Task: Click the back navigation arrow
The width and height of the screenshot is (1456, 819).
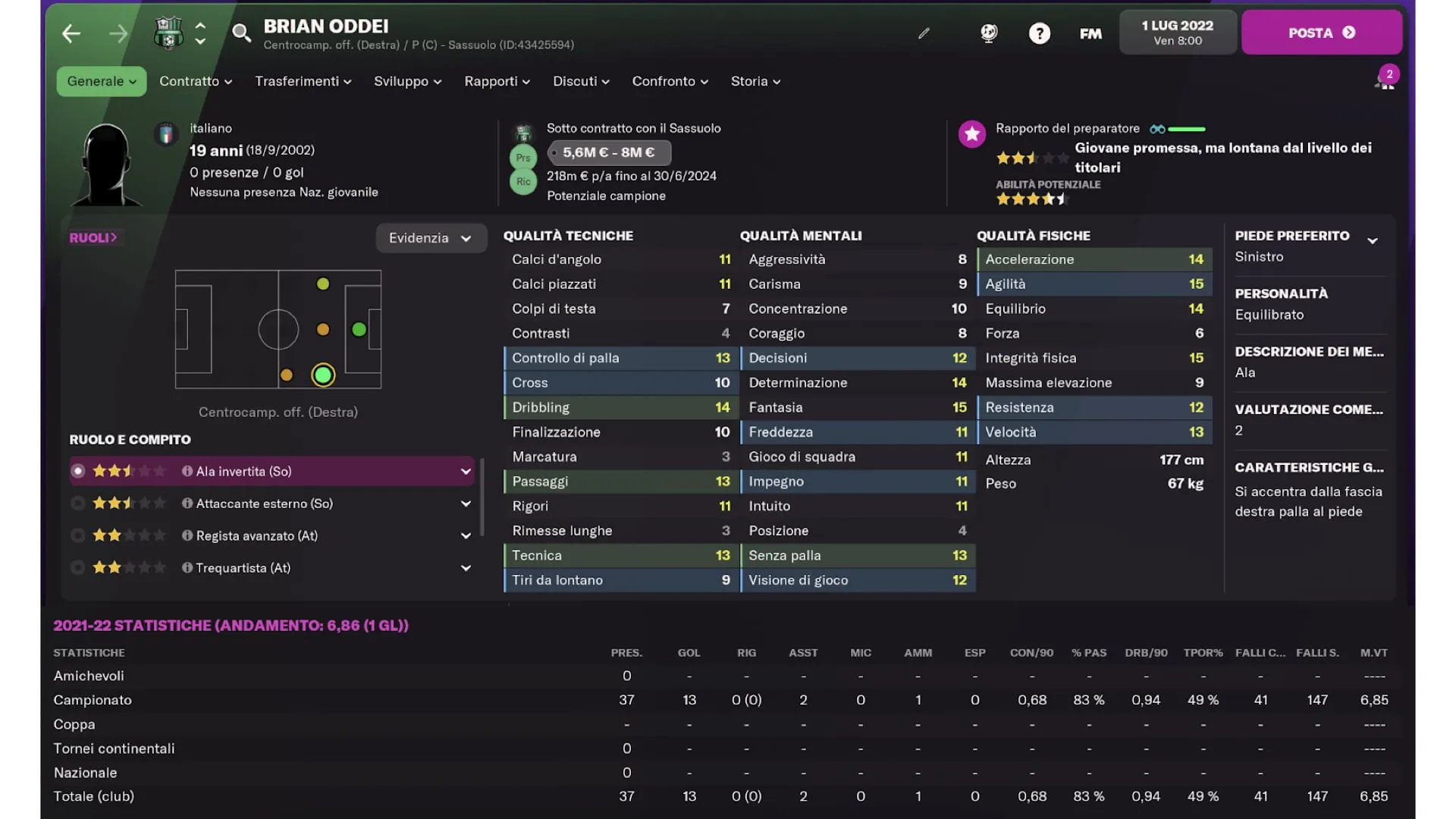Action: (x=71, y=33)
